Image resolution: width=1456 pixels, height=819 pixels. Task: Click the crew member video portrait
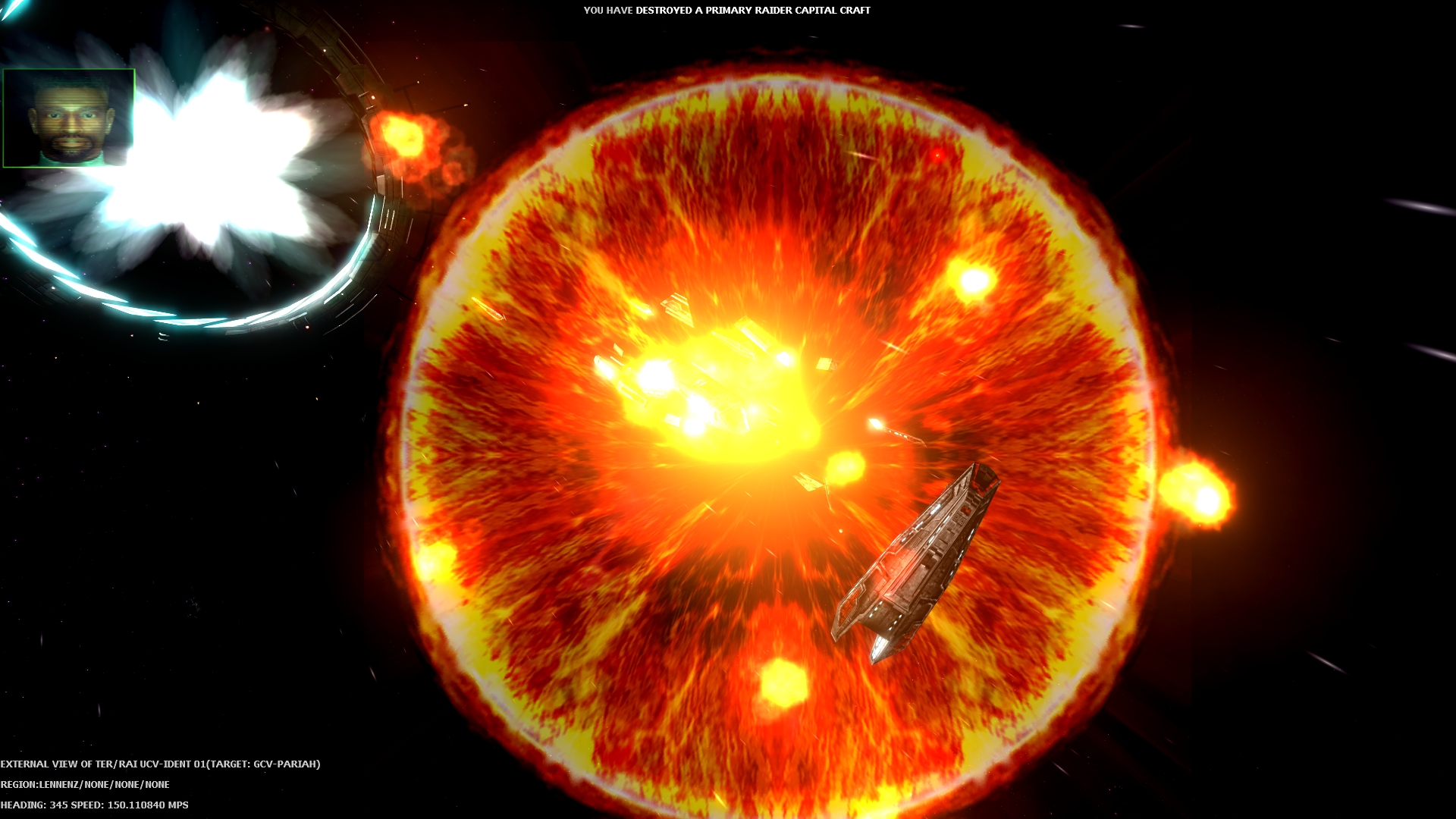(70, 118)
